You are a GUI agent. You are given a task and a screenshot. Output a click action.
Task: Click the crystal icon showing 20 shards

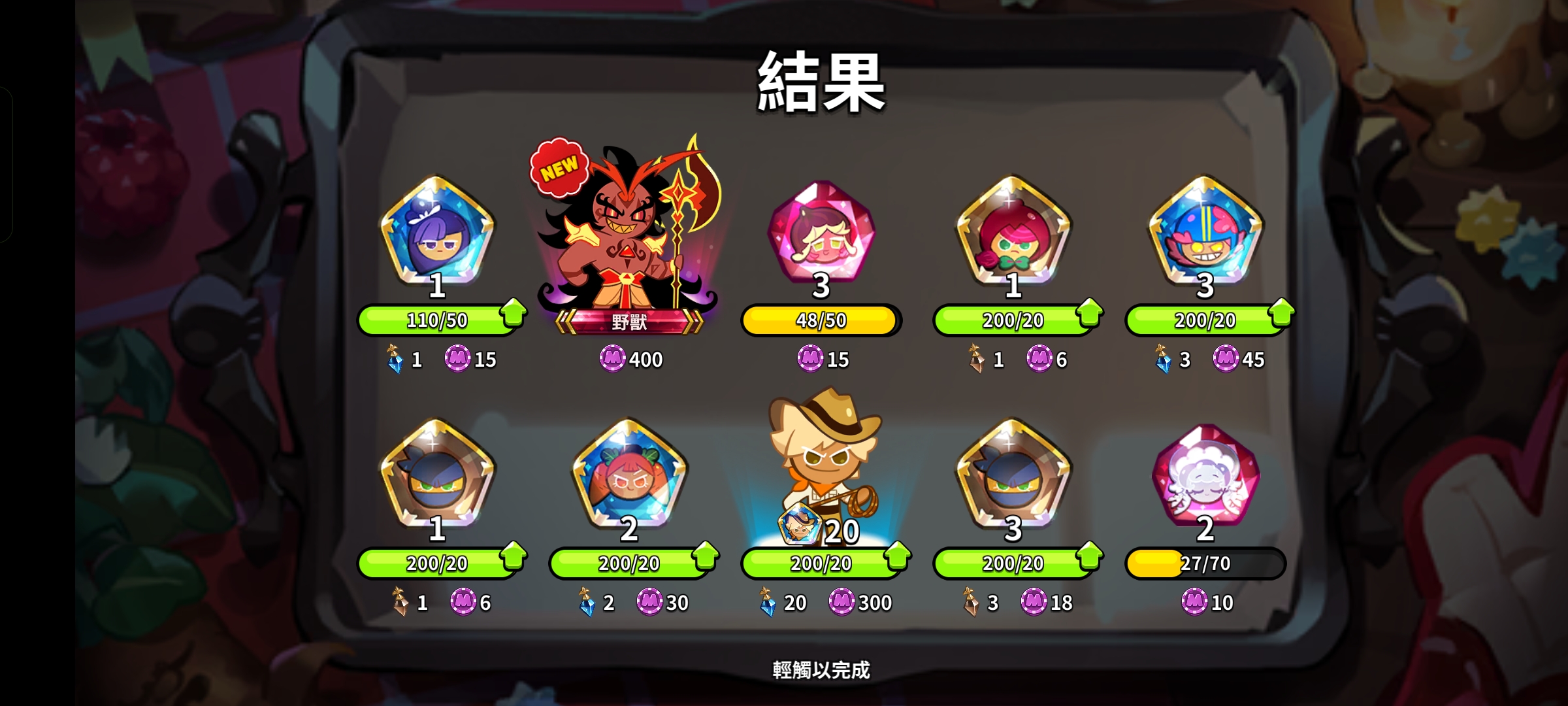click(x=768, y=602)
